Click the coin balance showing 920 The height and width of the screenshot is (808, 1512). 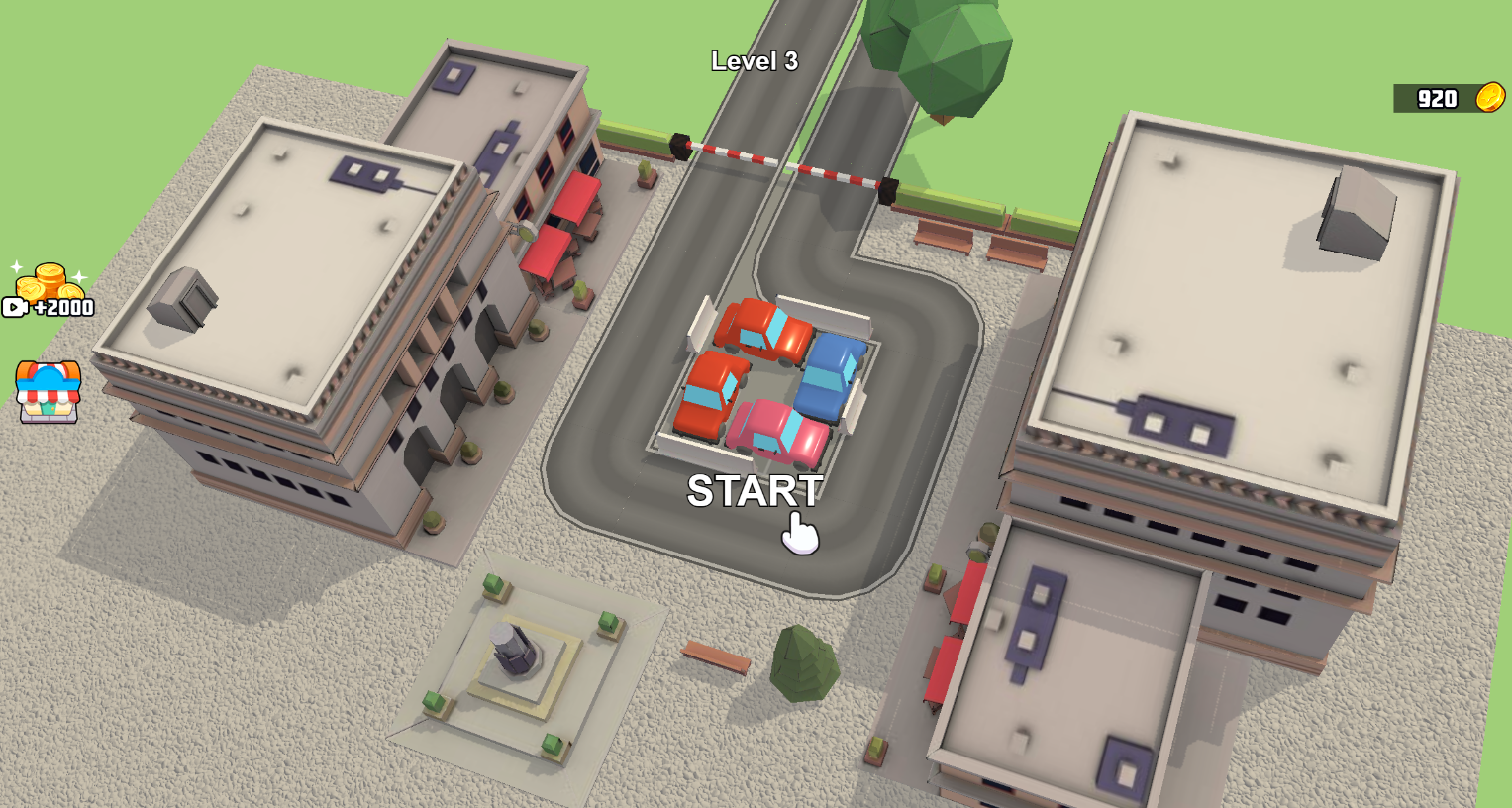click(1440, 98)
